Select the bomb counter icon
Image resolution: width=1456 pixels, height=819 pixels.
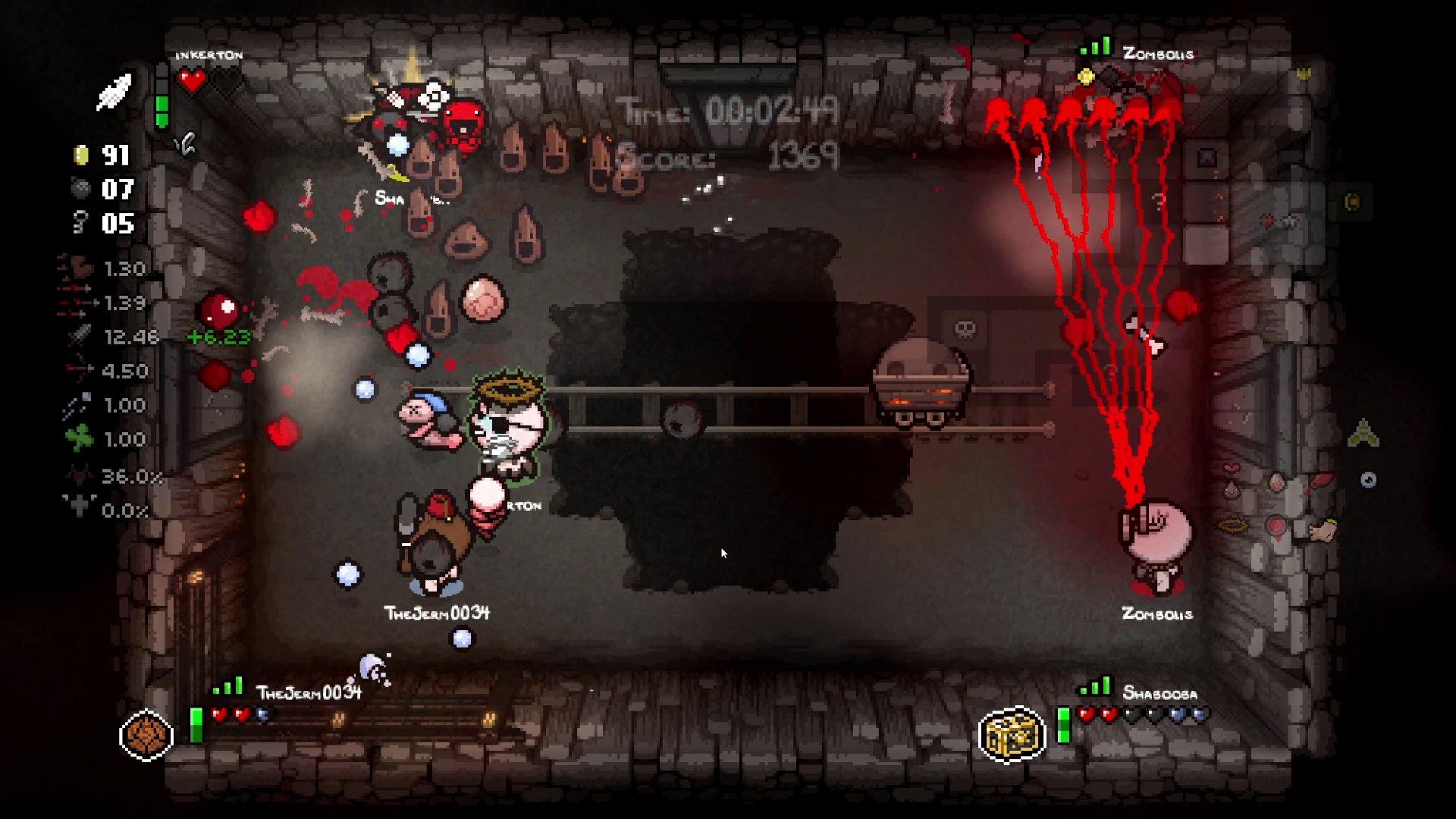[x=80, y=188]
